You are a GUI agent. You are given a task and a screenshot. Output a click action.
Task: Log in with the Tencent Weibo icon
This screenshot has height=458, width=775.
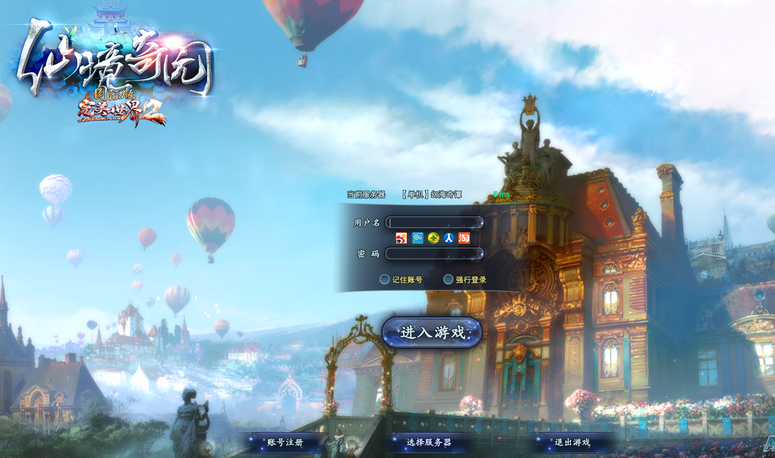417,238
